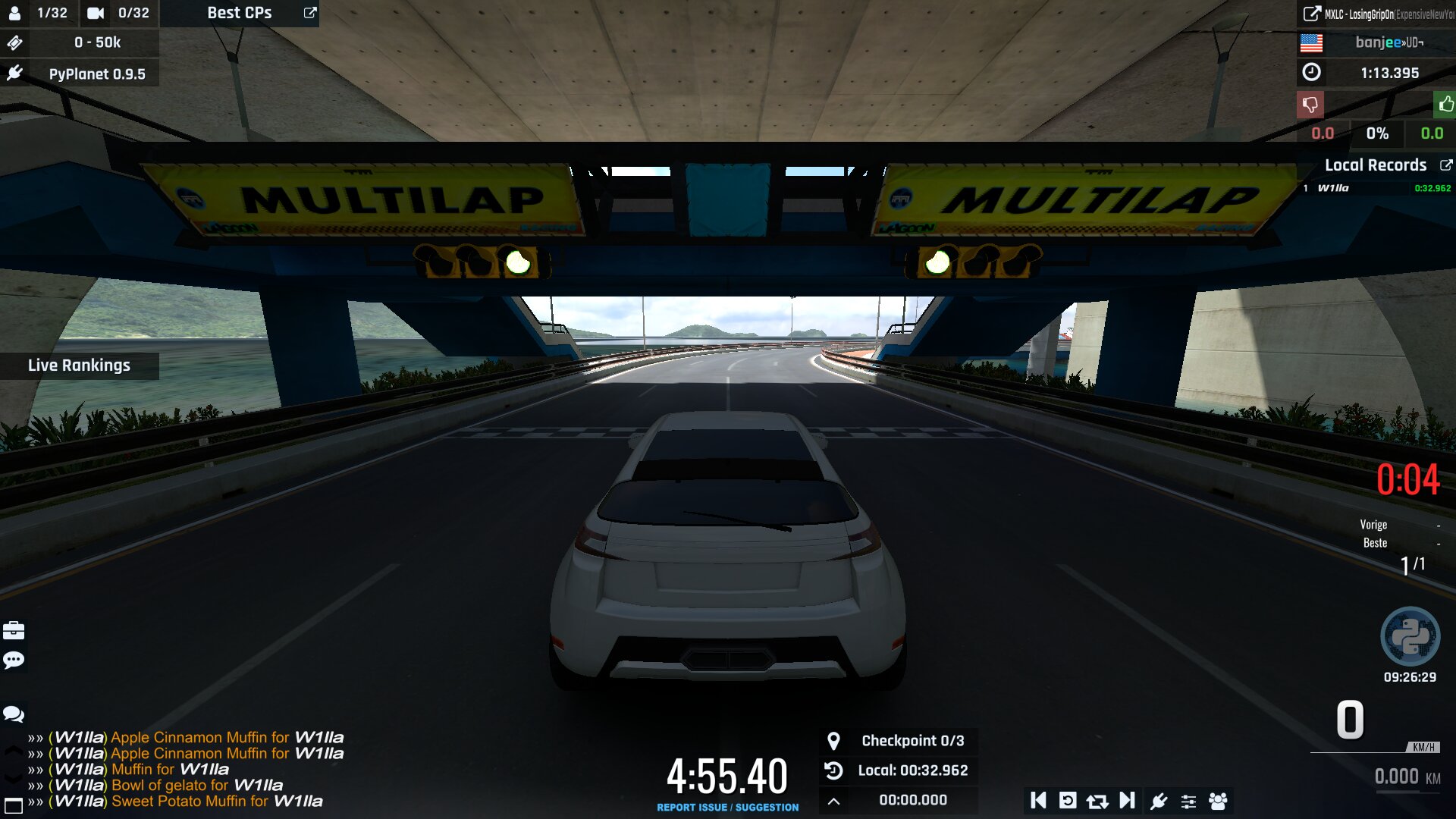Show the player list group icon
1456x819 pixels.
pyautogui.click(x=1218, y=801)
